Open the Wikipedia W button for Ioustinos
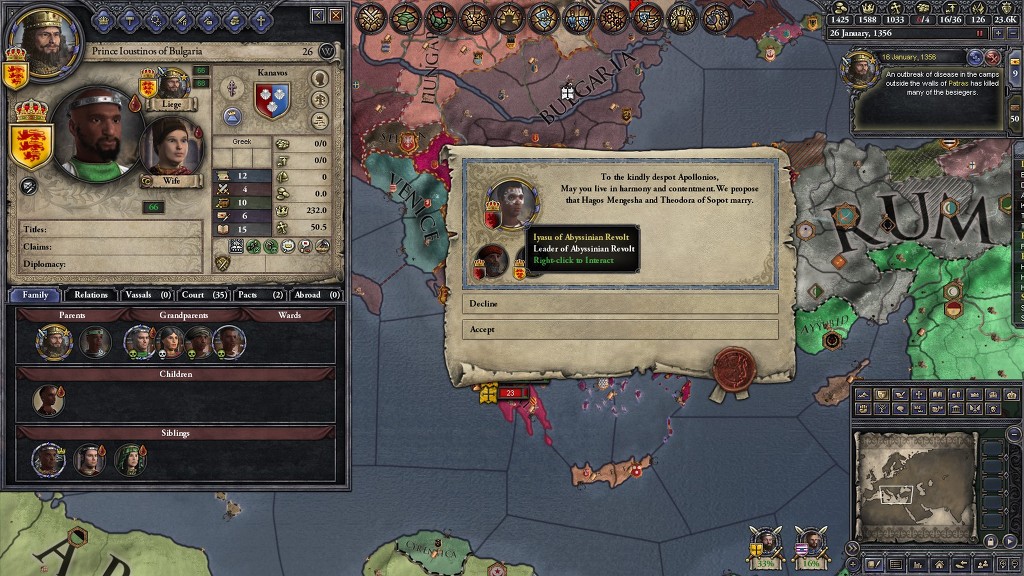Screen dimensions: 1024x576 tap(326, 52)
